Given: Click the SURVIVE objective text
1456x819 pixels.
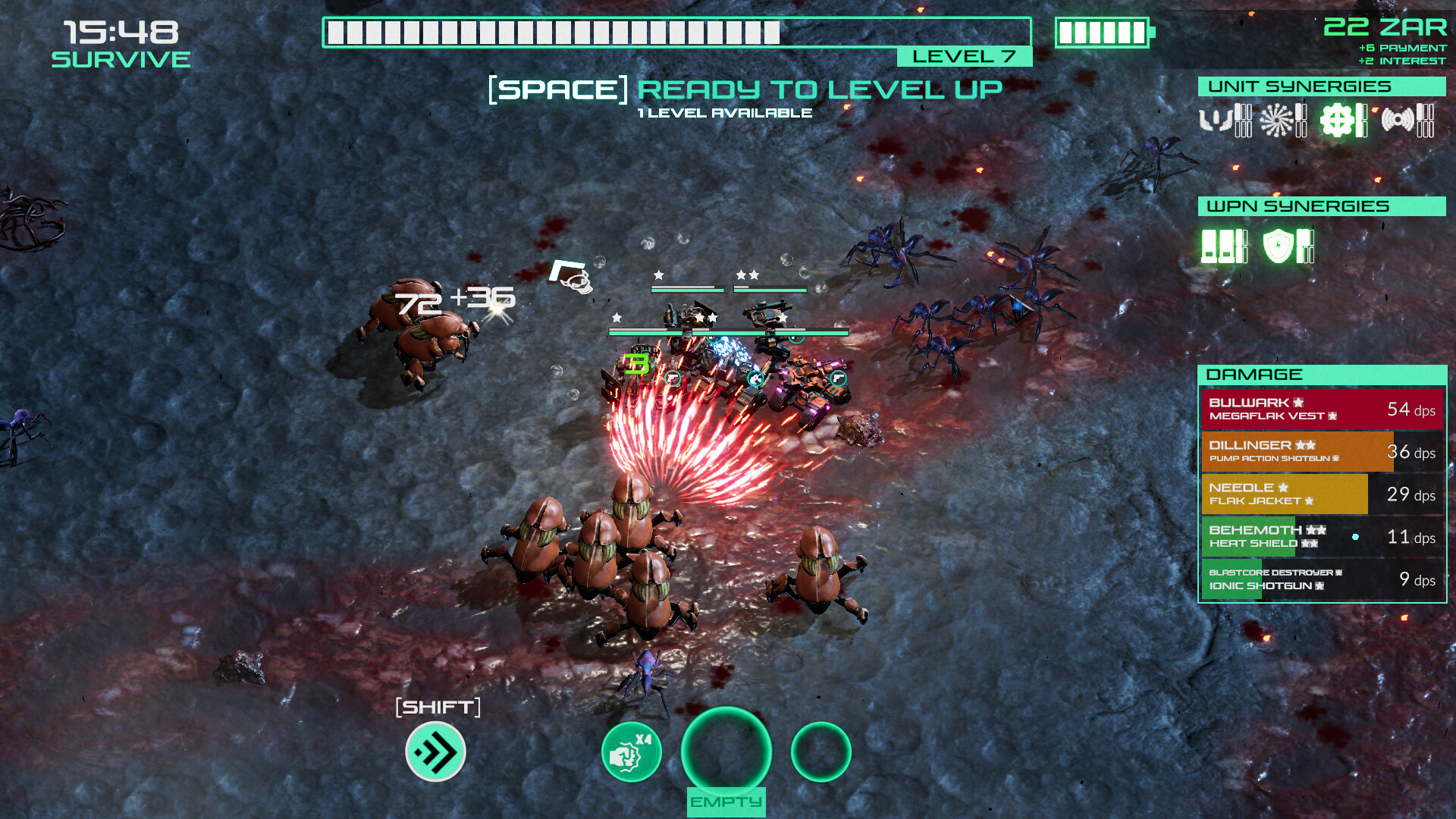Looking at the screenshot, I should tap(121, 58).
